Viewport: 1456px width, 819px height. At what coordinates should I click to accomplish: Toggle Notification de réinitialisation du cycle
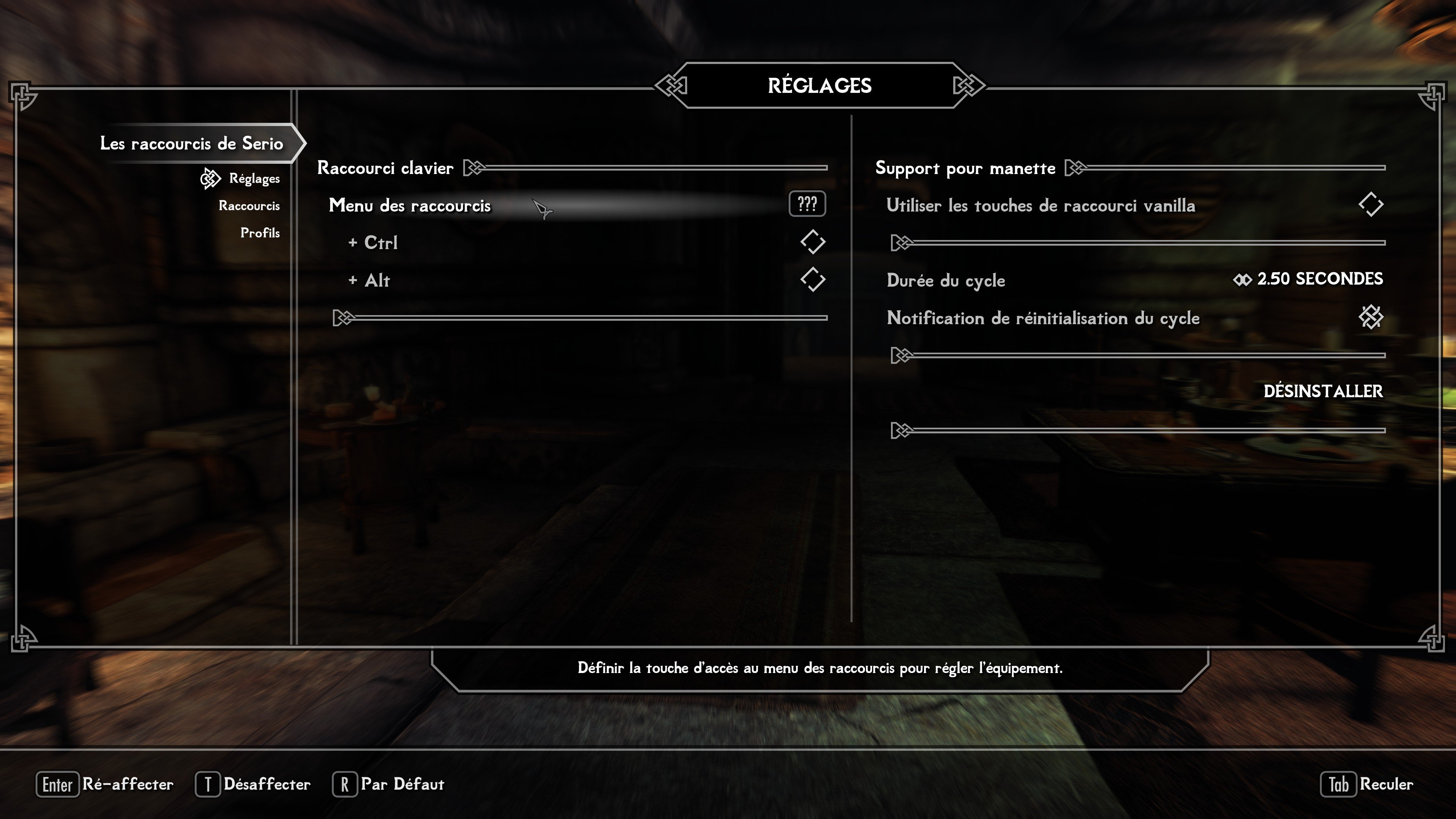point(1370,318)
